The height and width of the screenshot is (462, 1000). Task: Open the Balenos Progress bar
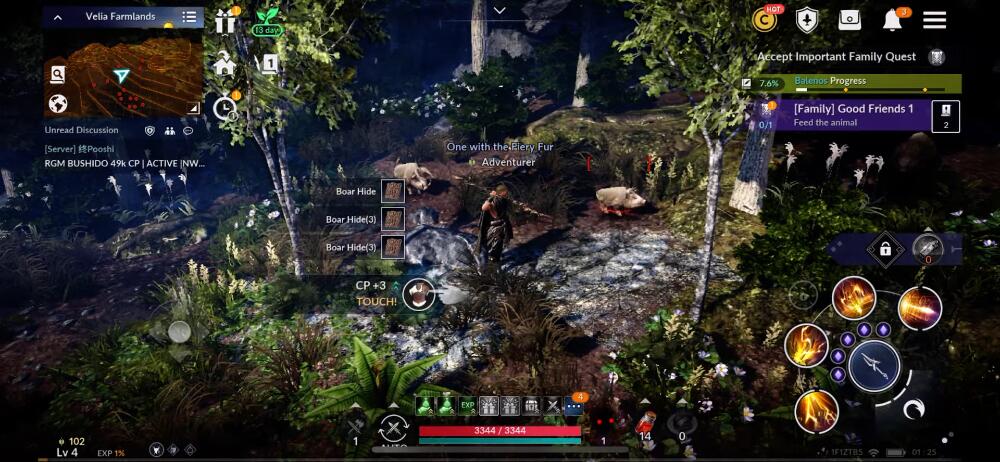850,82
